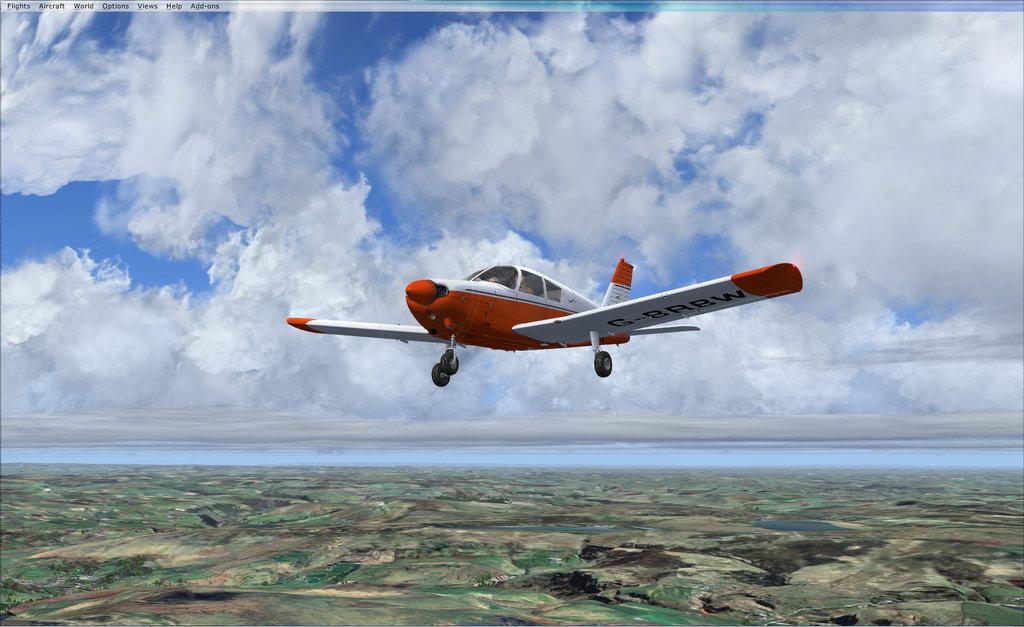Screen dimensions: 1024x627
Task: Open the Flights menu
Action: click(18, 6)
